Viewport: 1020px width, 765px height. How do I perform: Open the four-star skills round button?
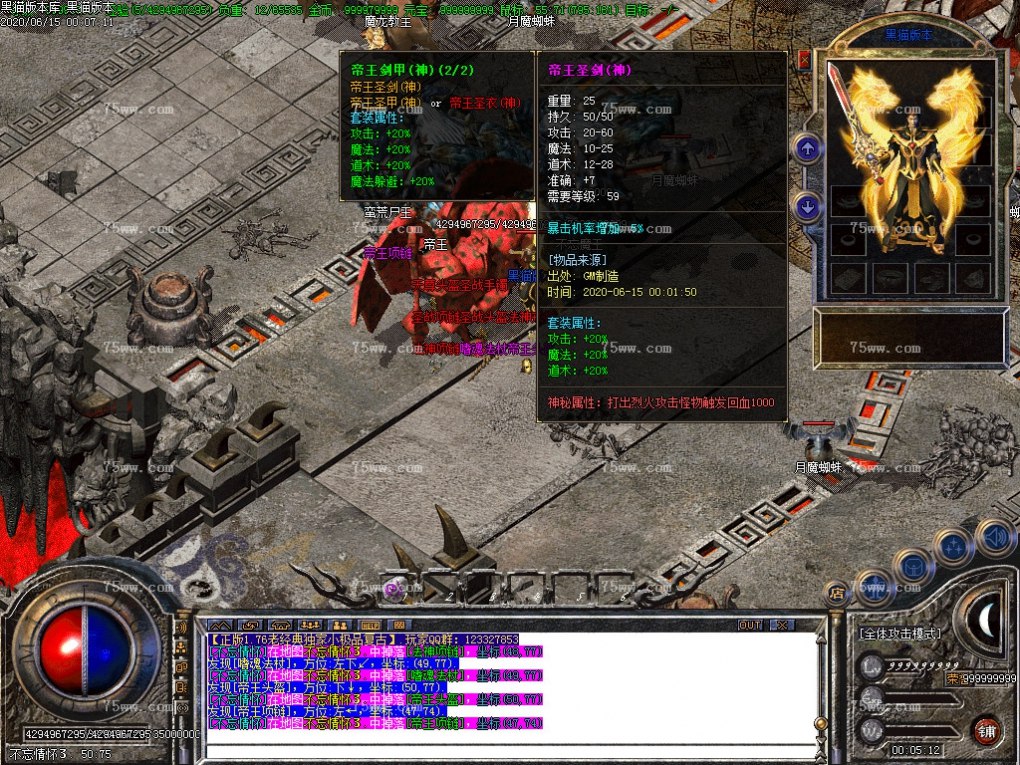coord(952,548)
